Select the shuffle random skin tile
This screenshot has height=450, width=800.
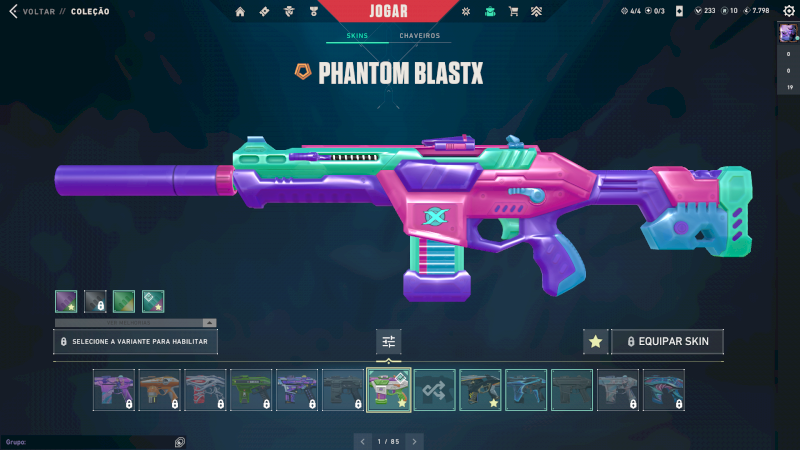(x=435, y=390)
